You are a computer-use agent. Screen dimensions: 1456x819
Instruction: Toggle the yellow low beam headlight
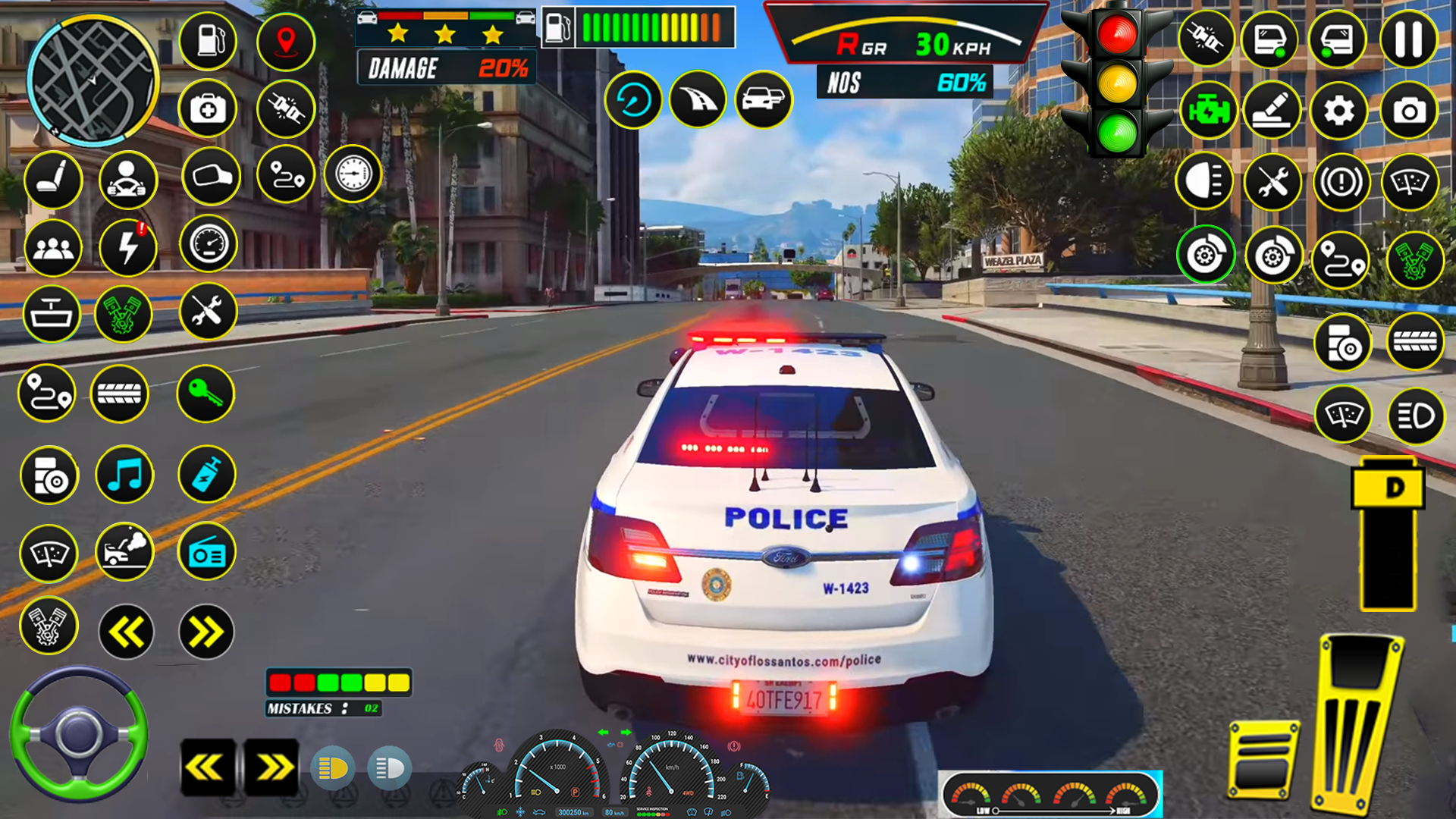(x=334, y=768)
